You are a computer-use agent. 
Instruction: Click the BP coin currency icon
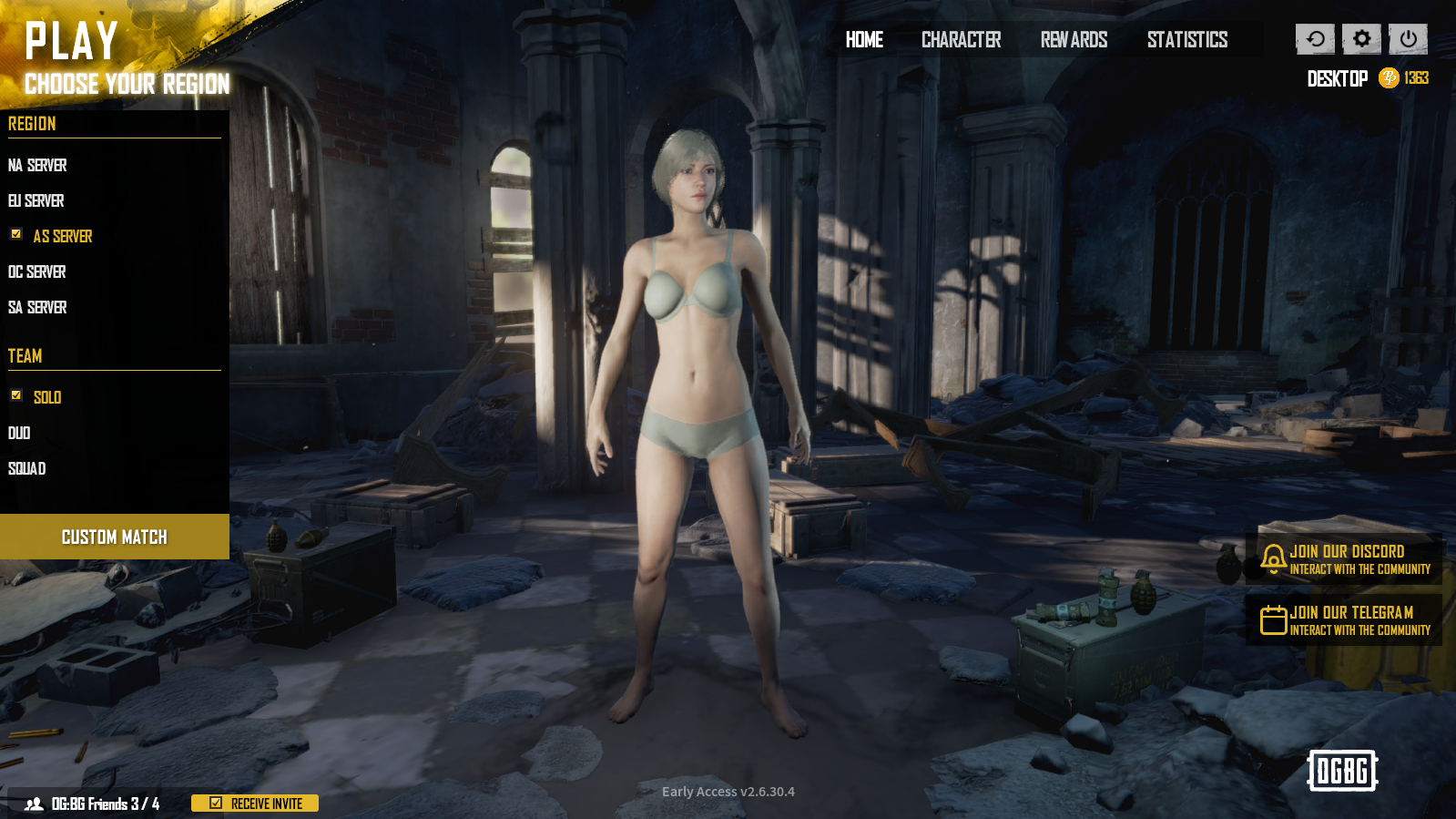(1389, 78)
